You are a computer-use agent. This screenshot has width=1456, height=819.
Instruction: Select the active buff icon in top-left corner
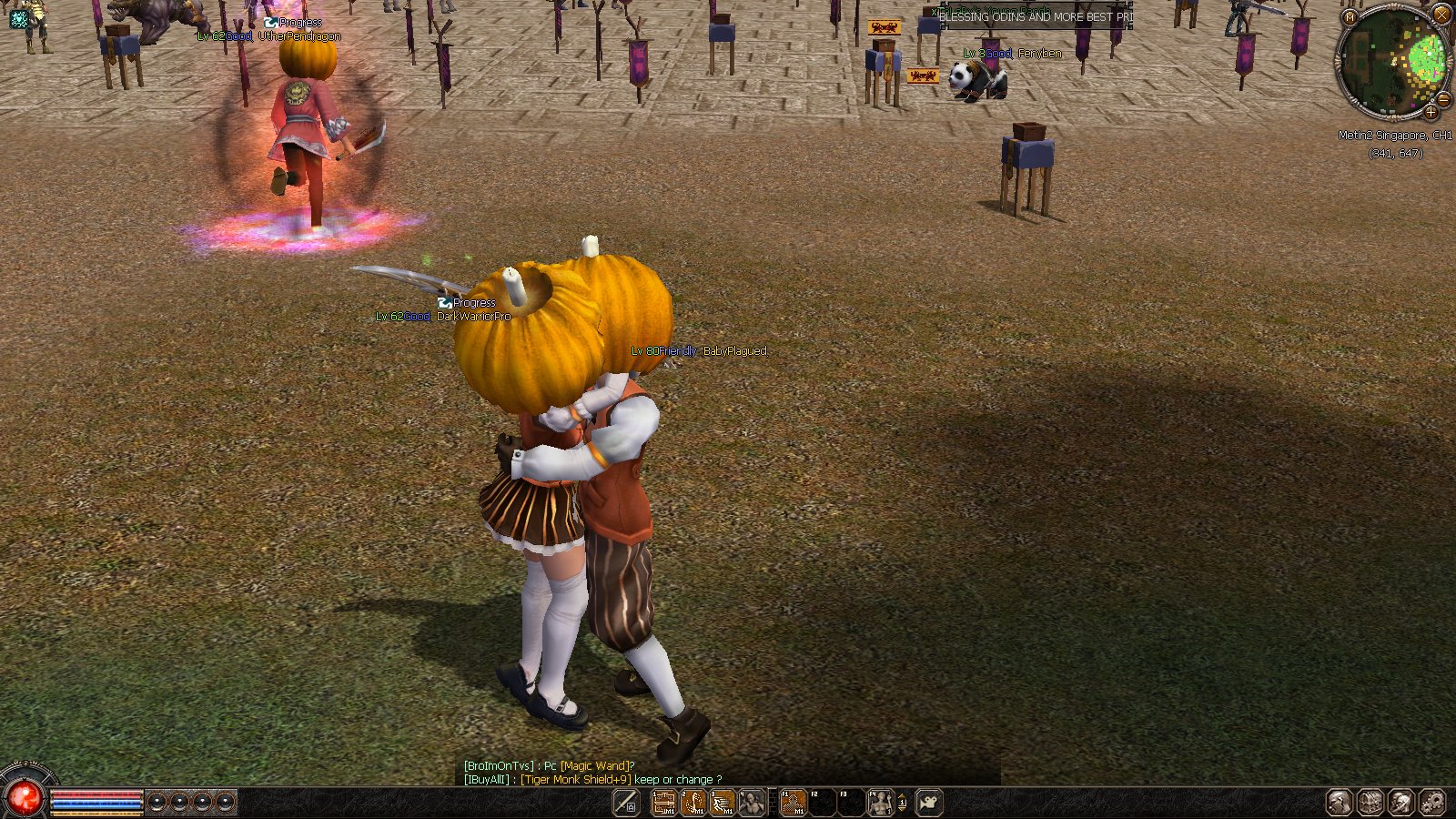coord(19,18)
